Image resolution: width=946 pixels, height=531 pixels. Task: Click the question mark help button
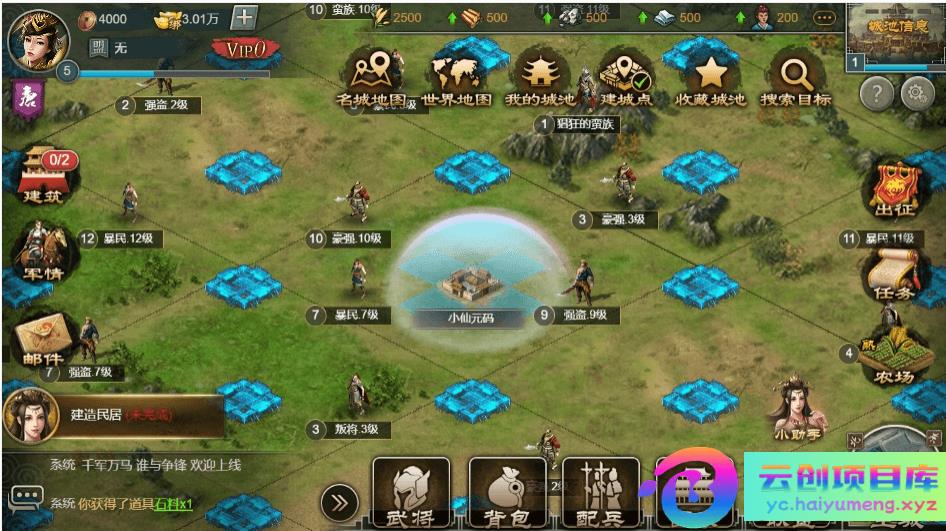tap(877, 94)
